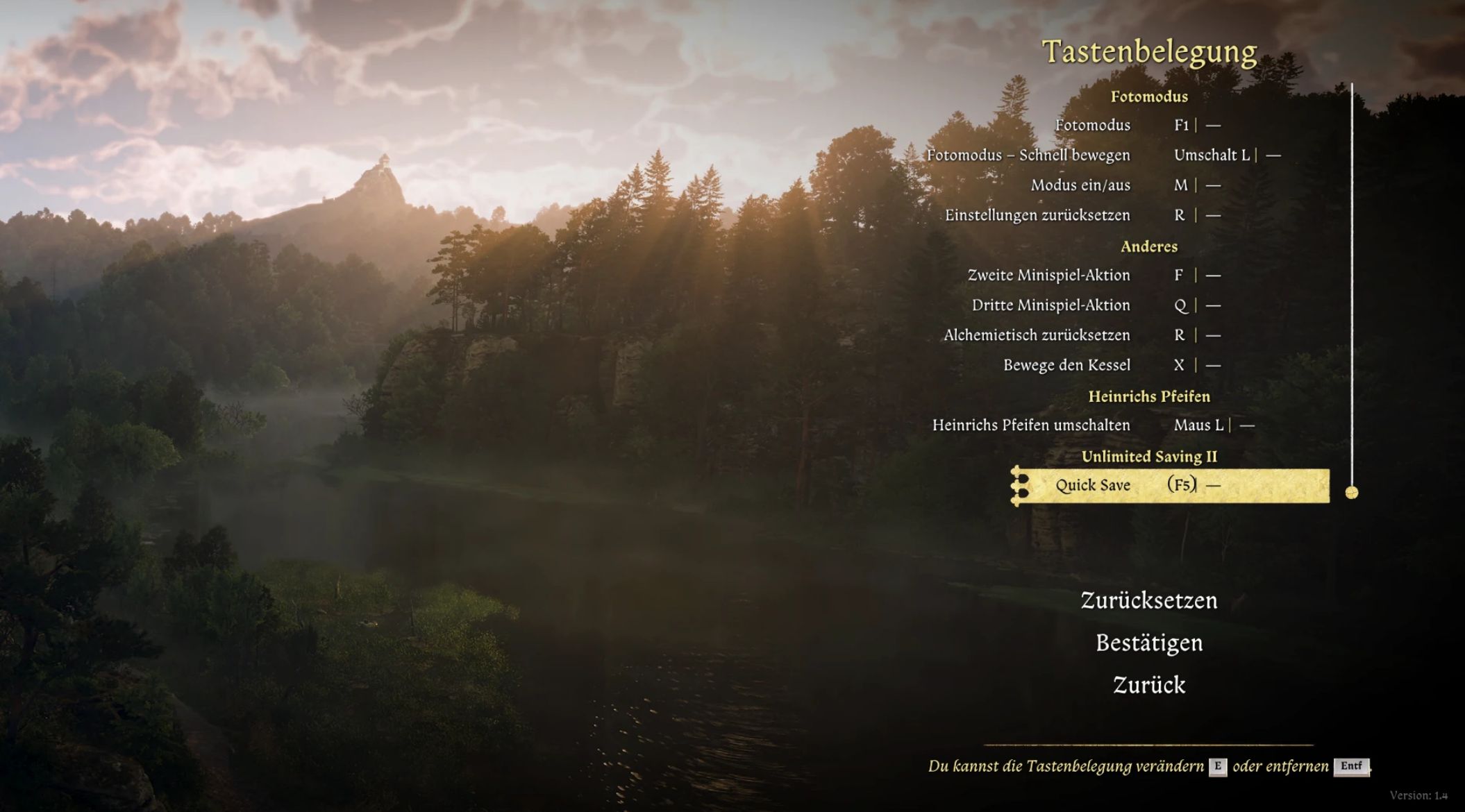1465x812 pixels.
Task: Click Zurücksetzen to reset keybindings
Action: (x=1148, y=600)
